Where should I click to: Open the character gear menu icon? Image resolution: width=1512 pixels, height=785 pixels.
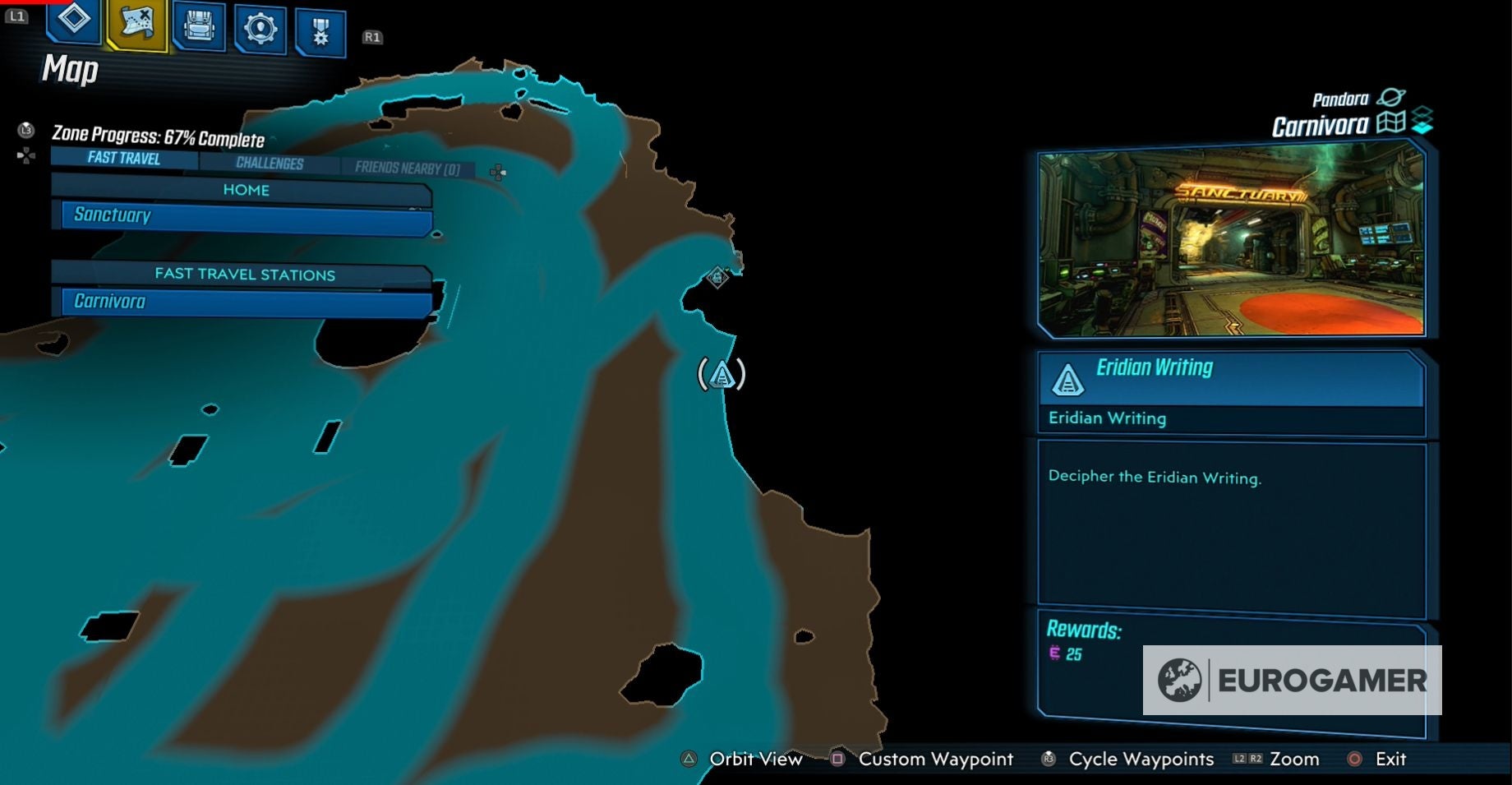260,26
